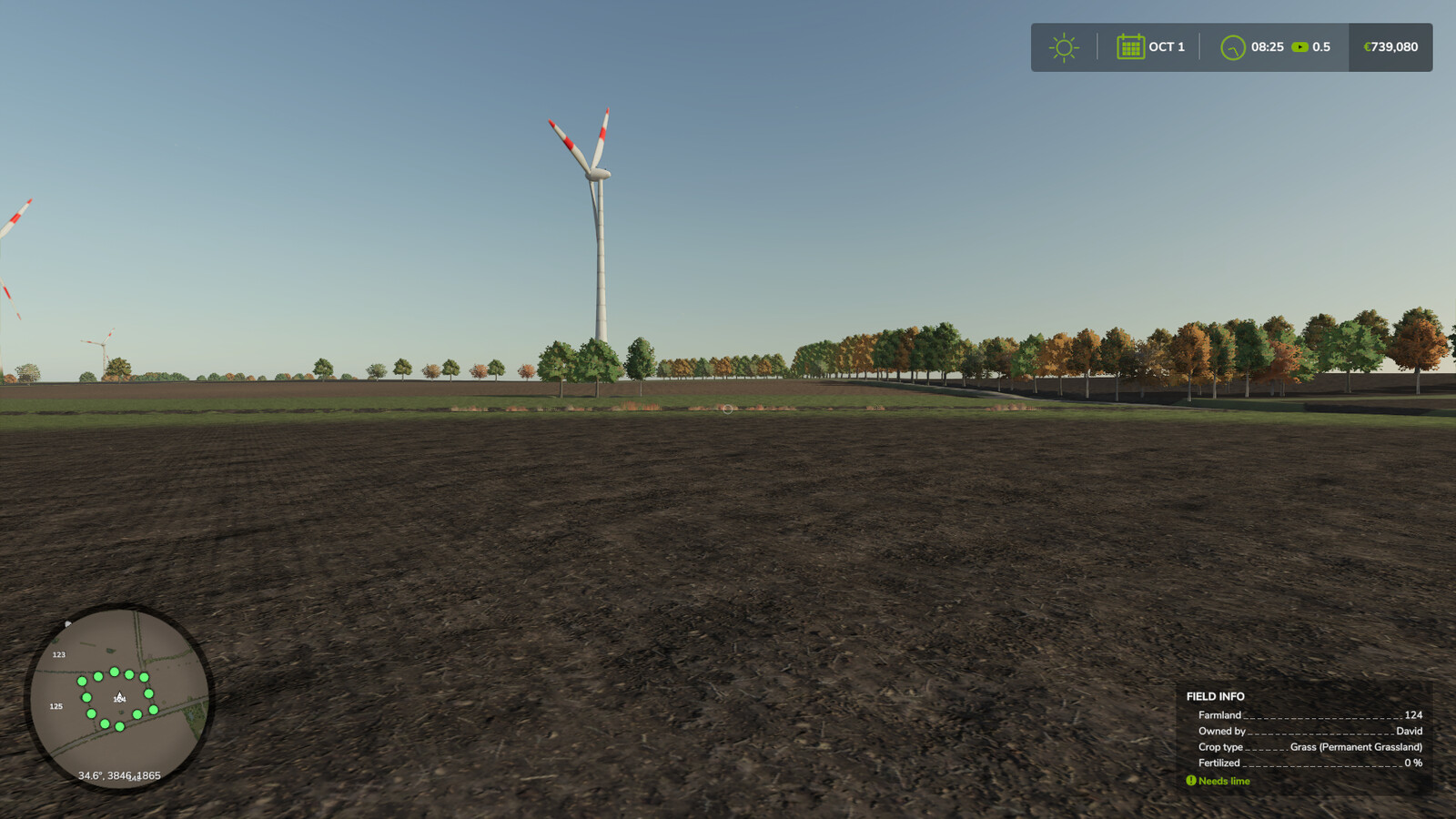Click the clock face icon in the HUD
The width and height of the screenshot is (1456, 819).
1233,46
